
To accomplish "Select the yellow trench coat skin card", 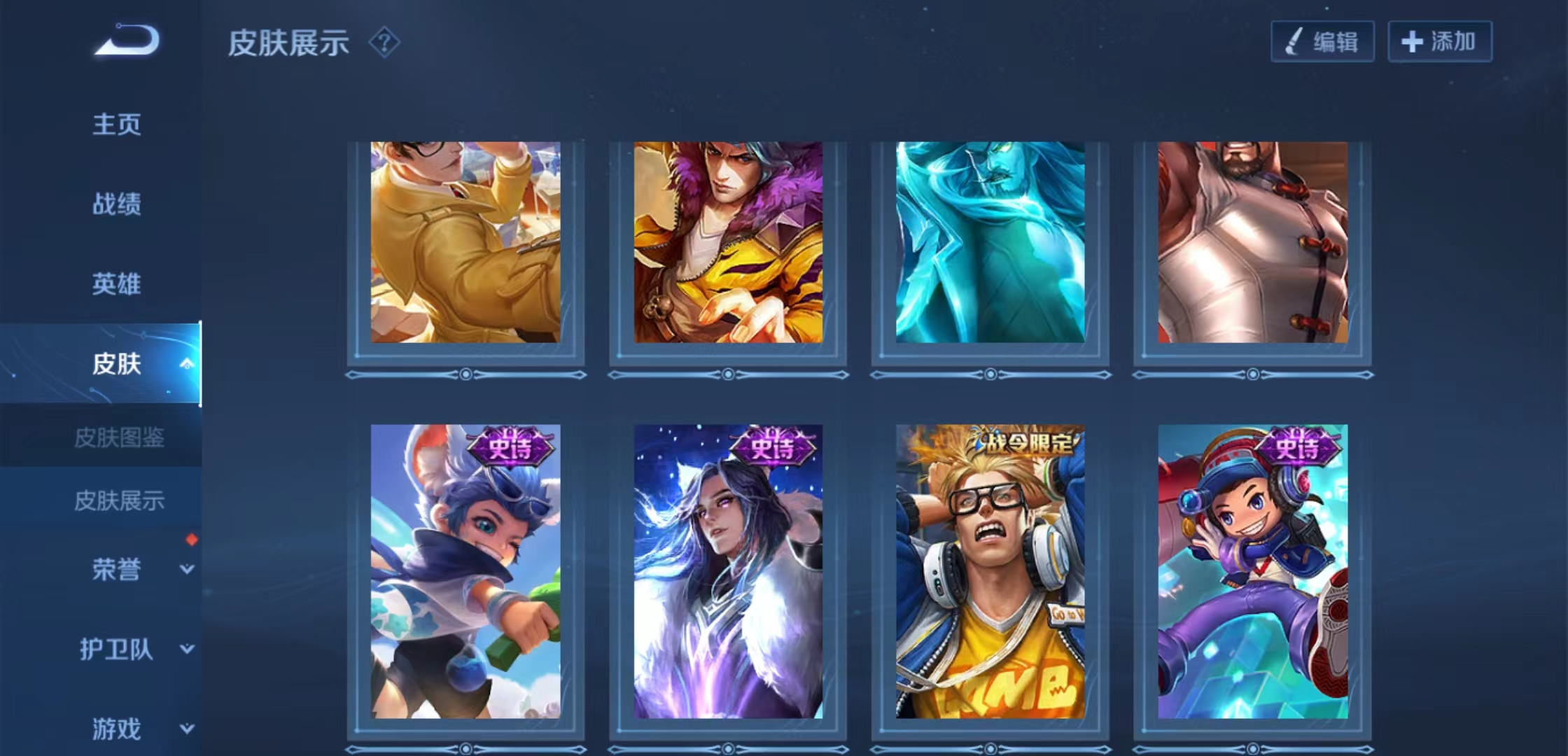I will coord(465,242).
